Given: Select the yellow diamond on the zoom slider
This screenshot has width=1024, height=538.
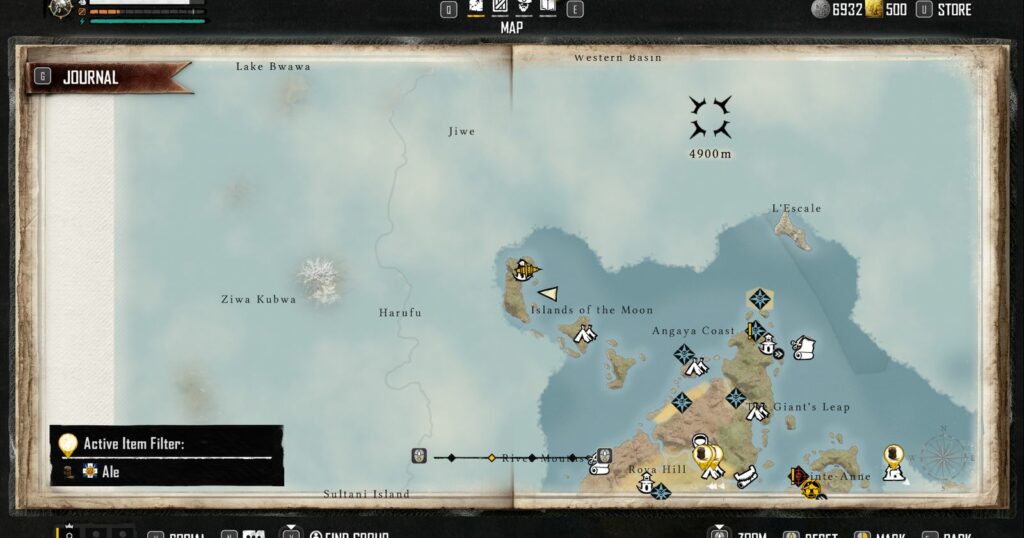Looking at the screenshot, I should [491, 458].
